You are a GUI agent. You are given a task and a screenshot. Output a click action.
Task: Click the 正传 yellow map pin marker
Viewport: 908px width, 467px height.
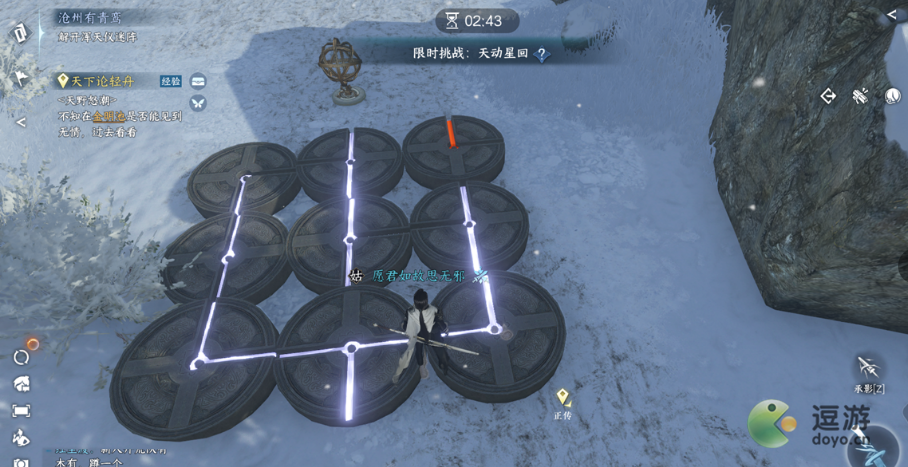click(563, 397)
